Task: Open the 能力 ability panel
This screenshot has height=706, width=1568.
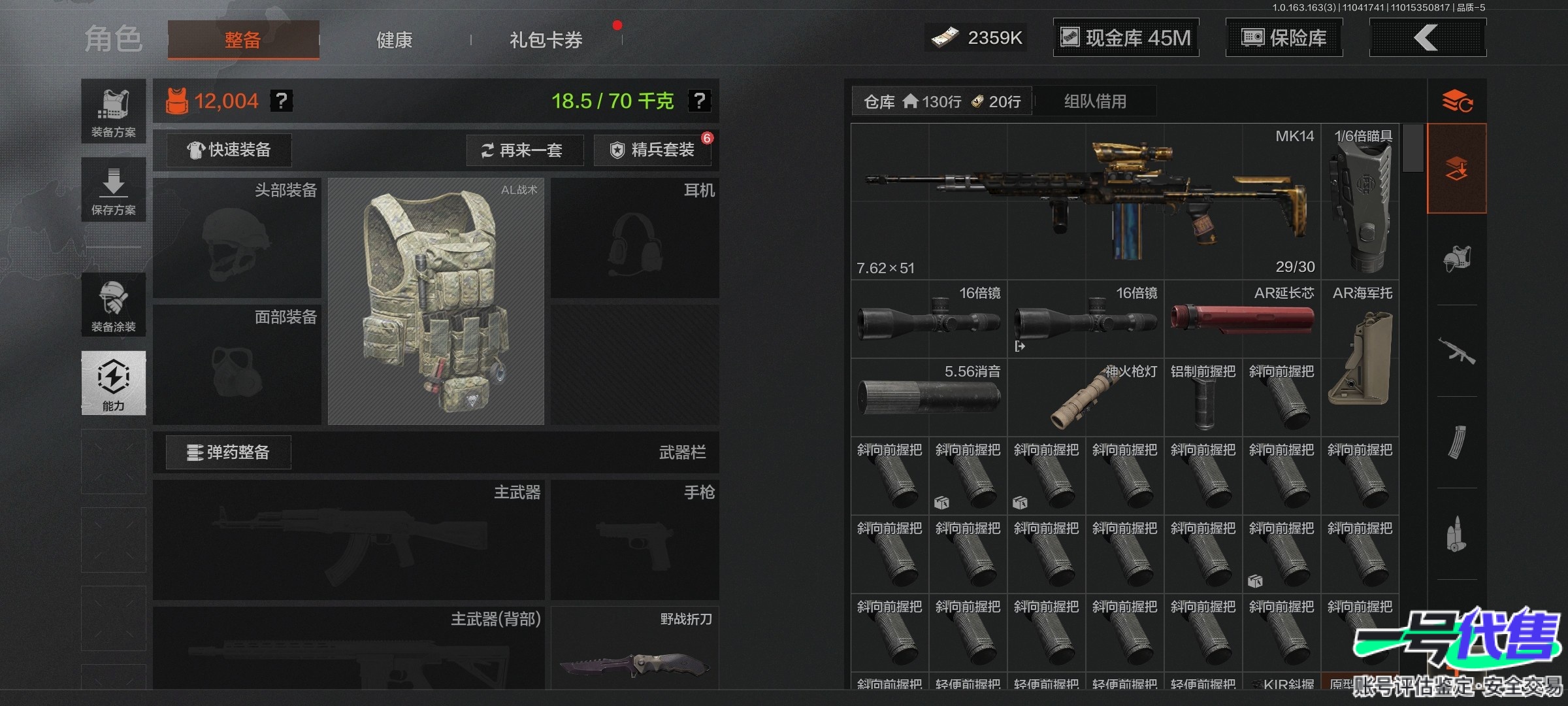Action: 114,383
